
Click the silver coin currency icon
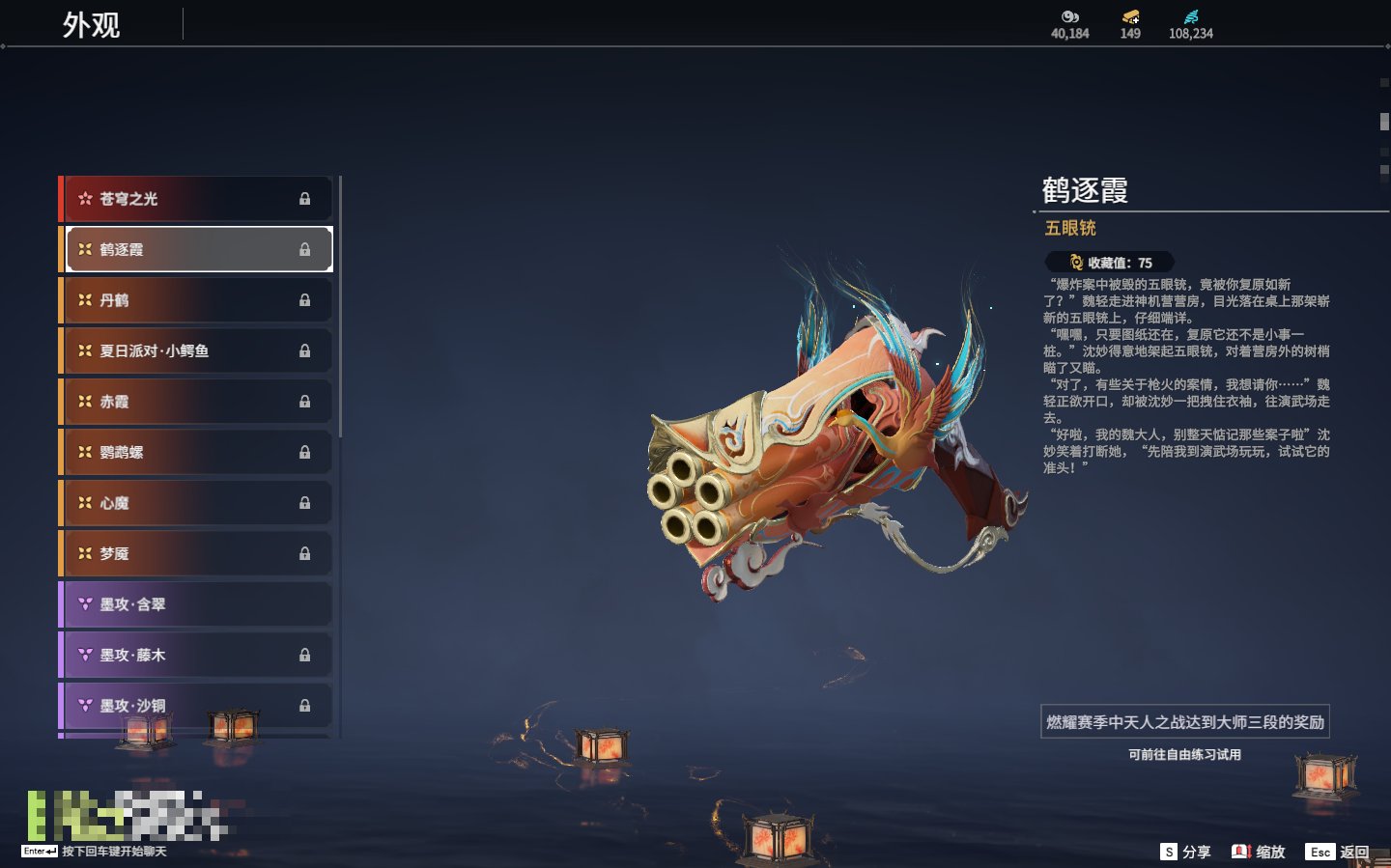(1069, 16)
